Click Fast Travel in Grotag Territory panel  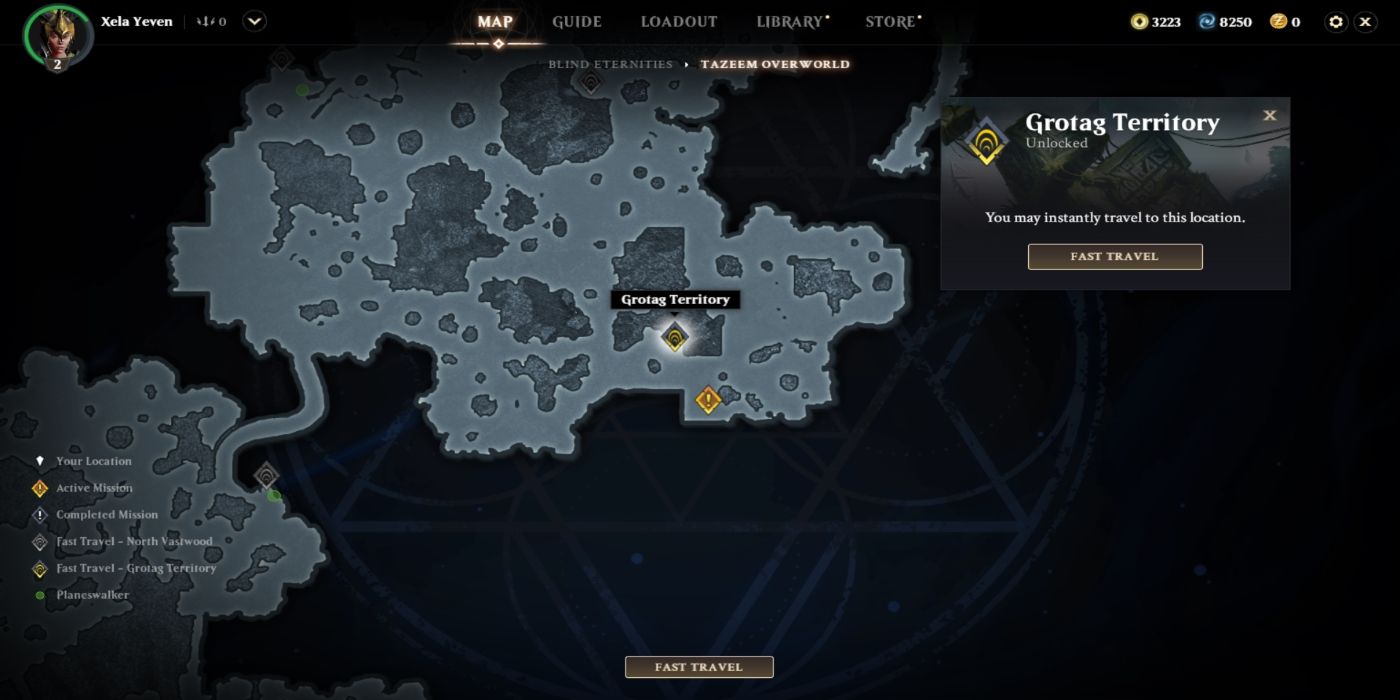1114,257
